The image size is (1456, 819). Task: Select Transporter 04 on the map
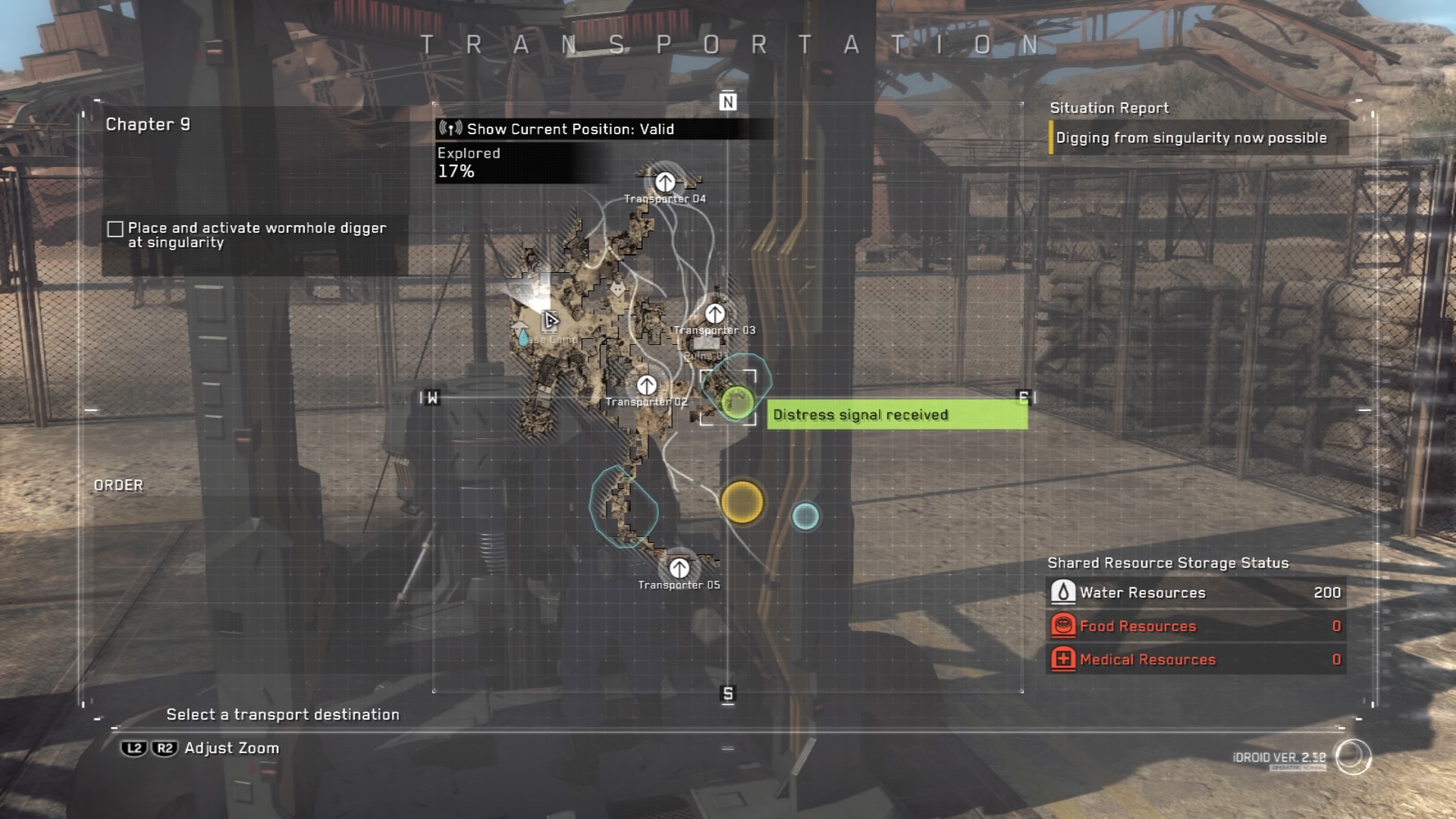pyautogui.click(x=665, y=183)
